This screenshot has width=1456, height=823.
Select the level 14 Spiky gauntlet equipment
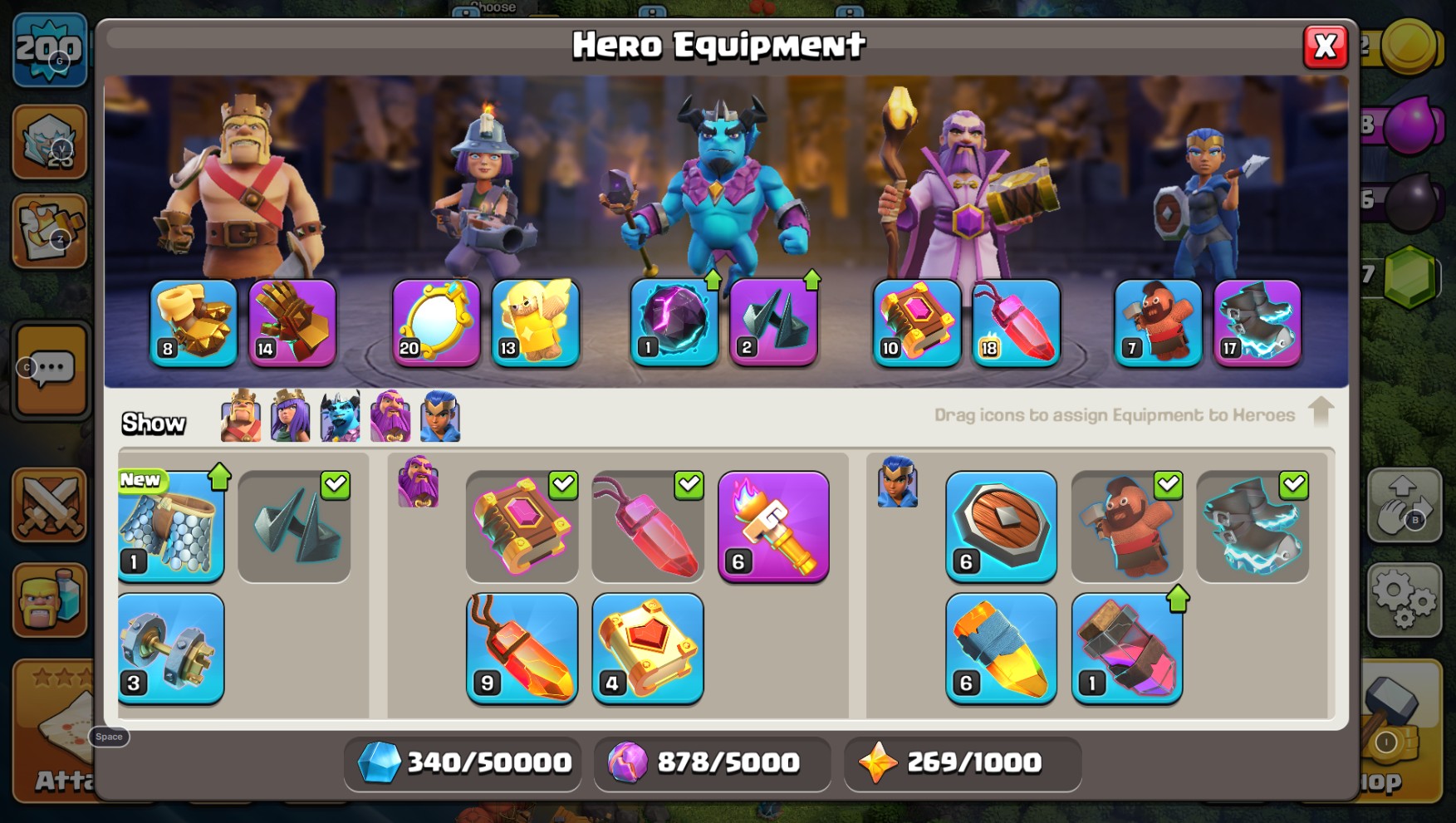[x=292, y=322]
